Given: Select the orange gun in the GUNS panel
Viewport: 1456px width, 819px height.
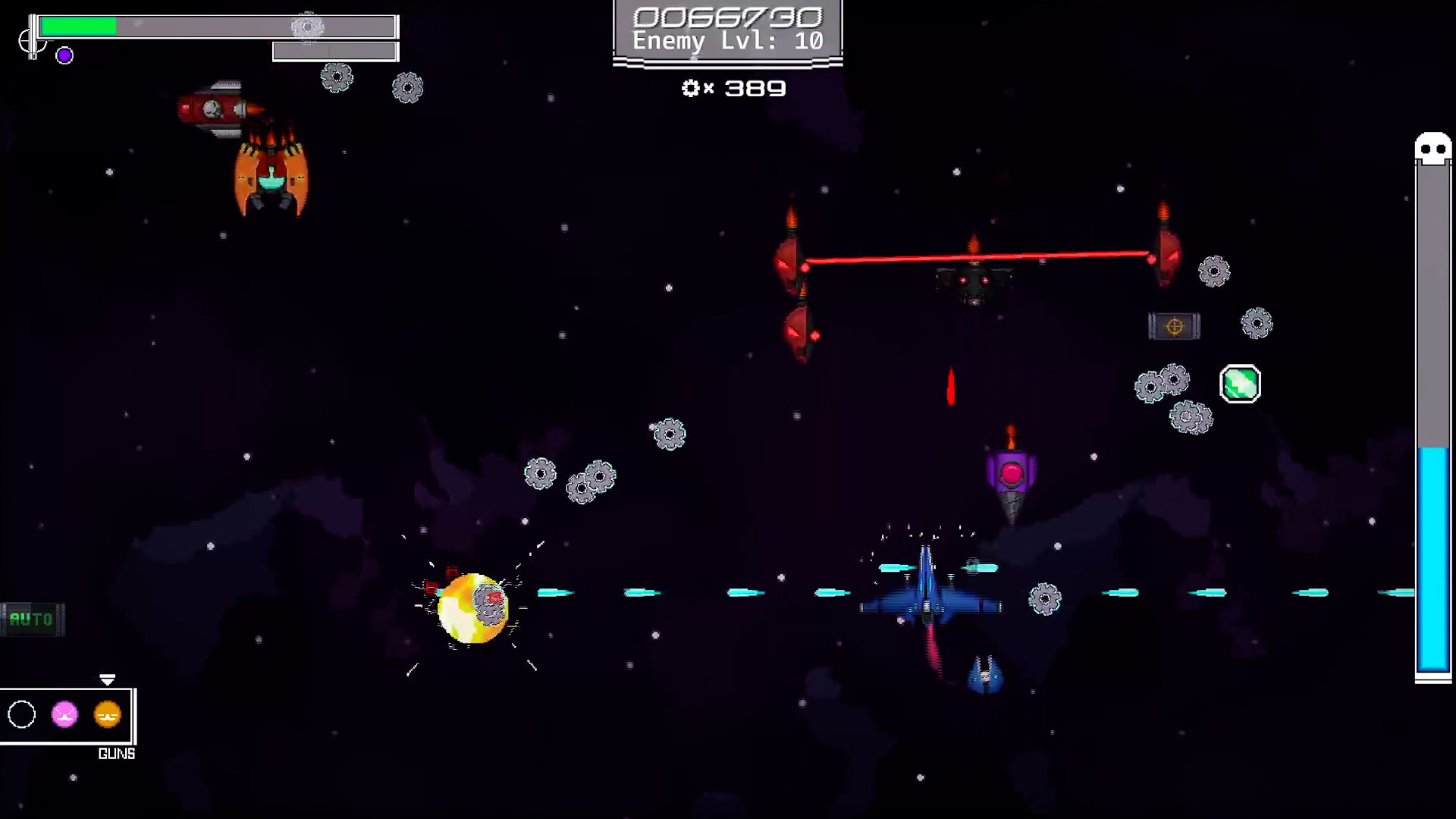Looking at the screenshot, I should 106,714.
